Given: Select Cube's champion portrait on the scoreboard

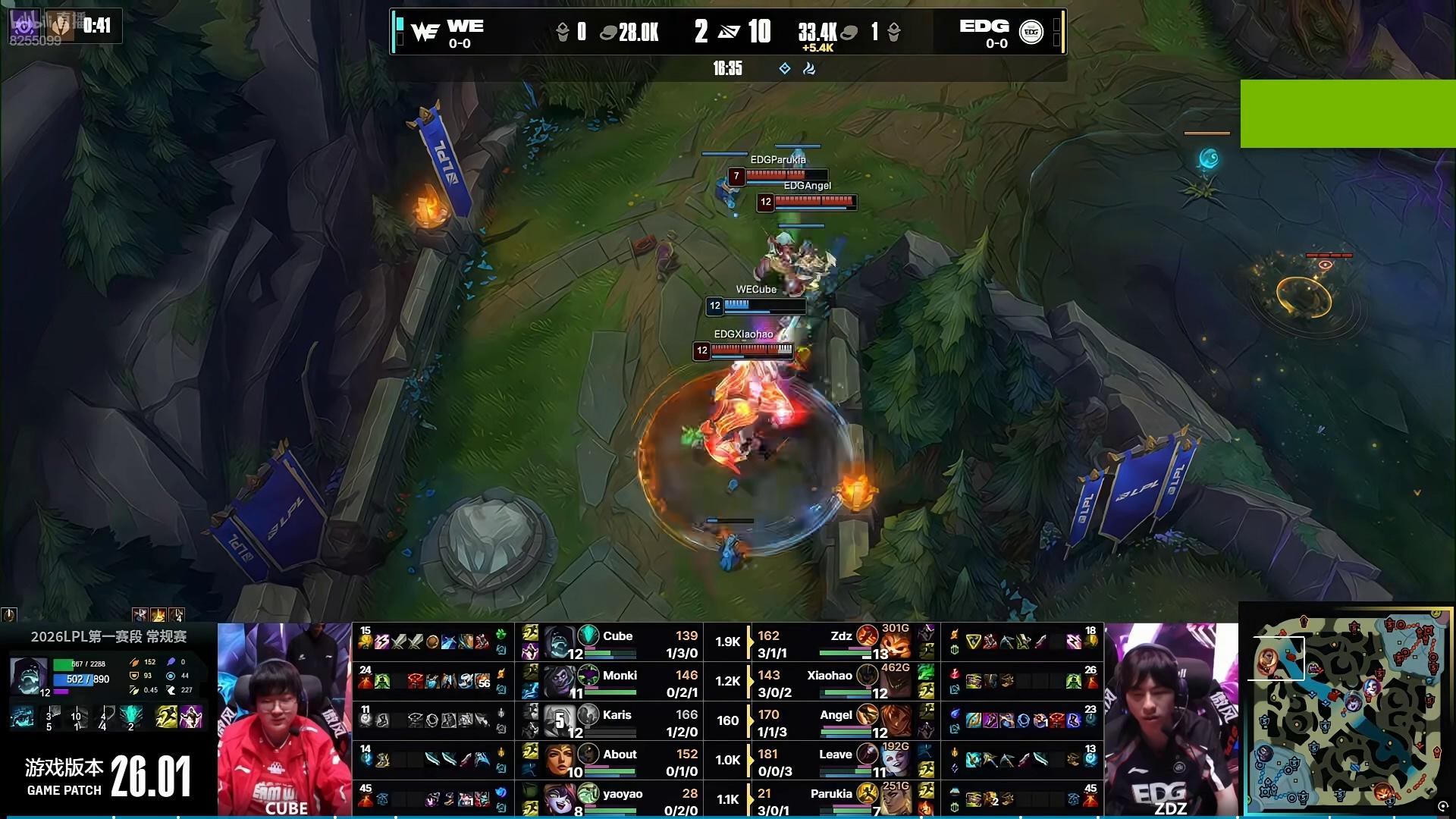Looking at the screenshot, I should pyautogui.click(x=558, y=642).
